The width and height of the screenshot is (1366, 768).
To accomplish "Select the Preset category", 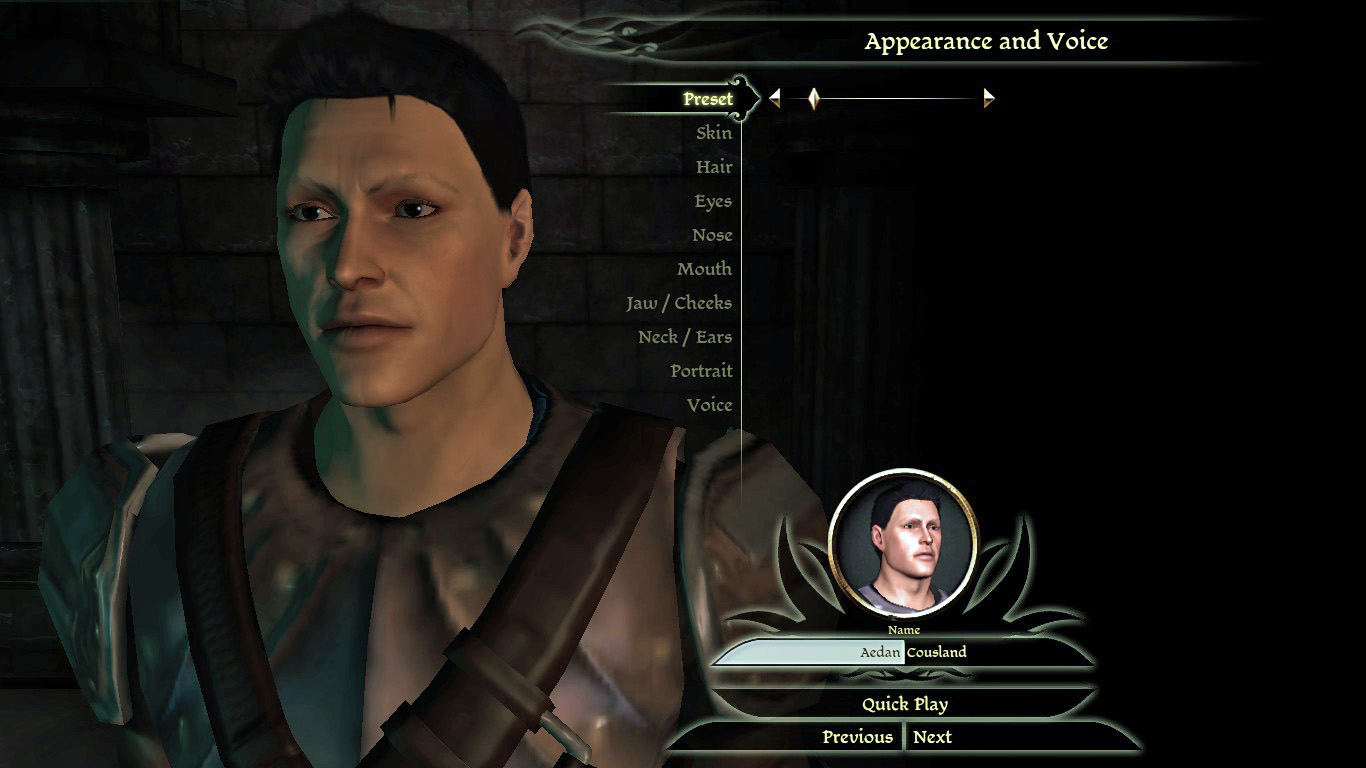I will 708,99.
